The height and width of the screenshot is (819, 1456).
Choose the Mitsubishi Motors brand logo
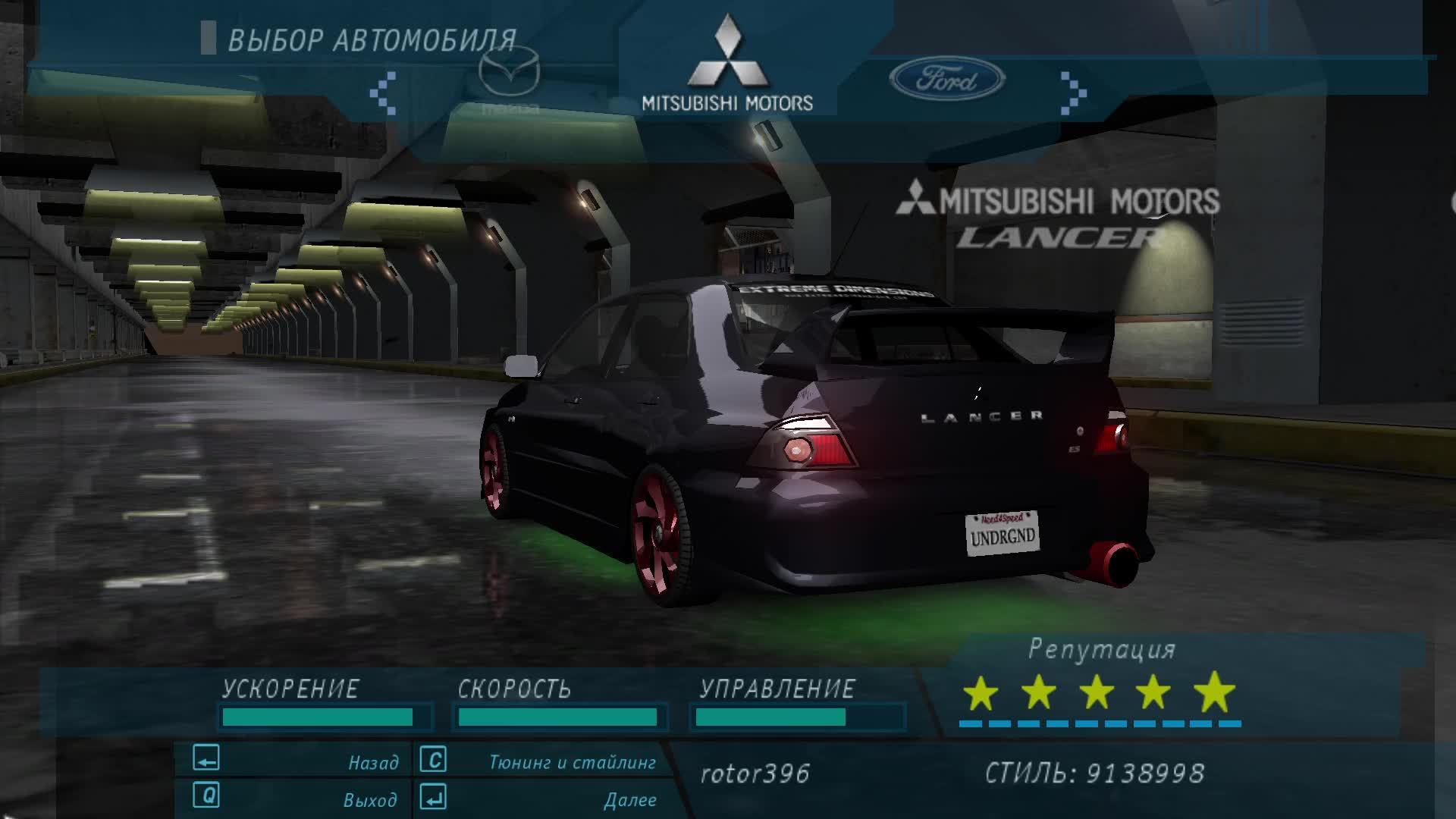pos(727,64)
